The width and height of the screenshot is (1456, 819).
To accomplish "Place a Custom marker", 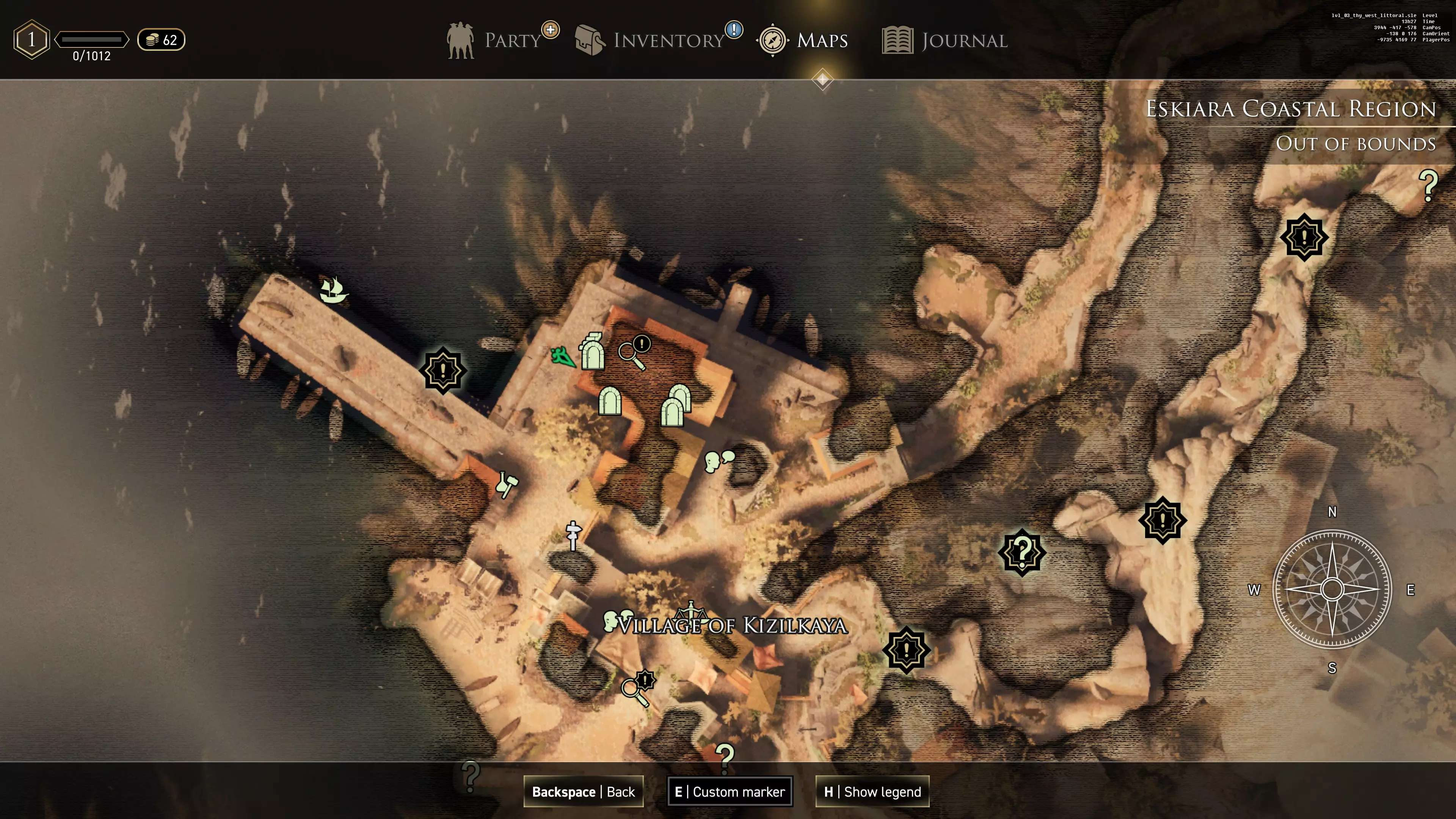I will click(x=730, y=791).
